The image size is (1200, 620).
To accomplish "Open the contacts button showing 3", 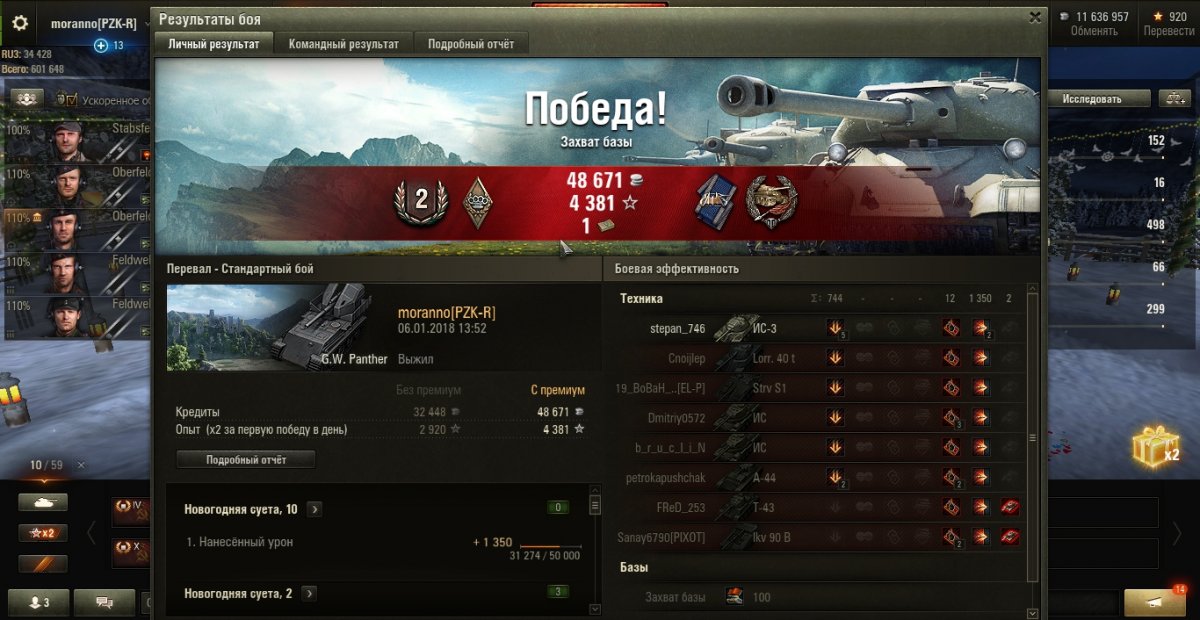I will pos(40,602).
